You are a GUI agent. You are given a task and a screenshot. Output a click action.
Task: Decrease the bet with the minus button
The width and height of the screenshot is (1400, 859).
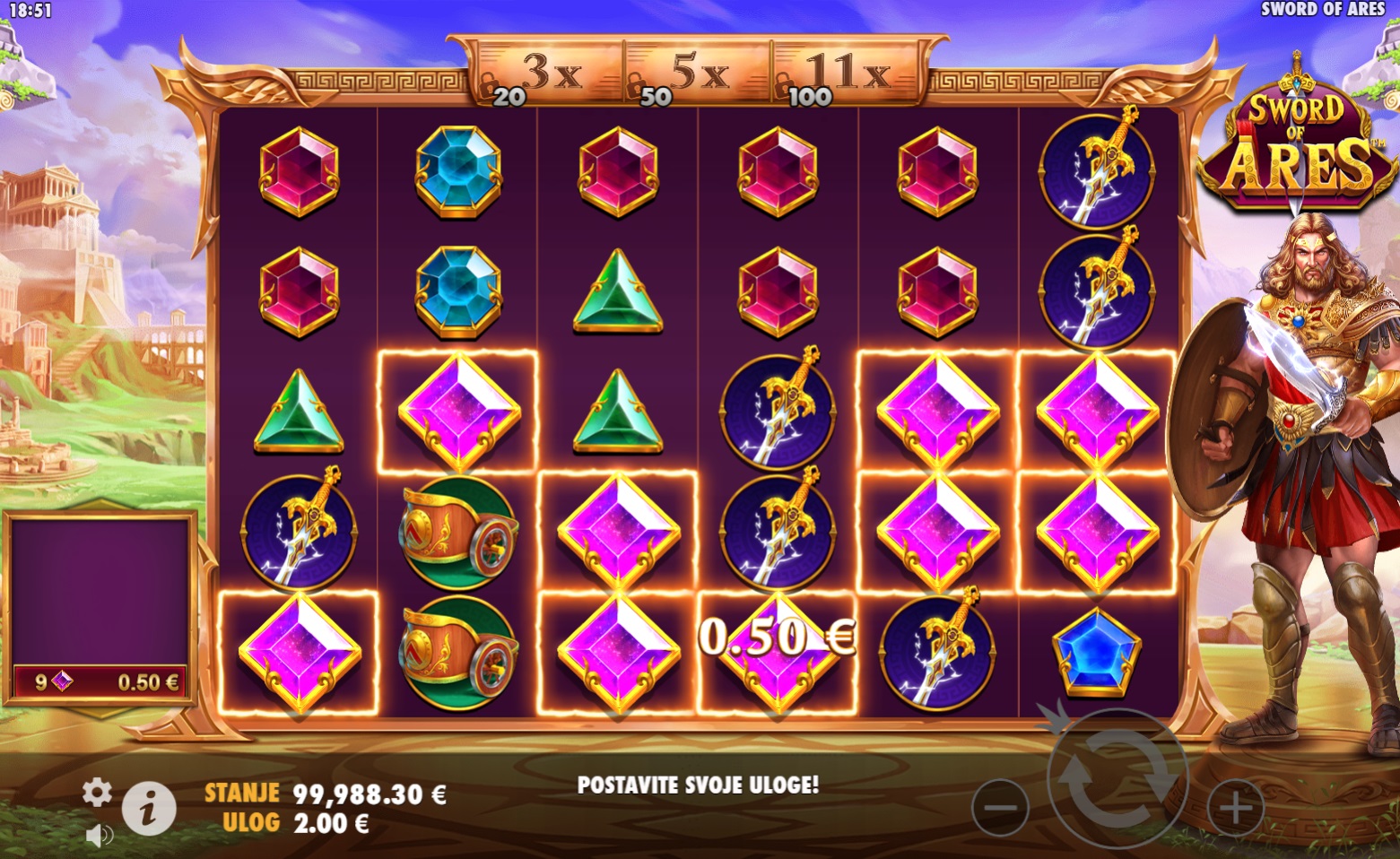(1000, 808)
